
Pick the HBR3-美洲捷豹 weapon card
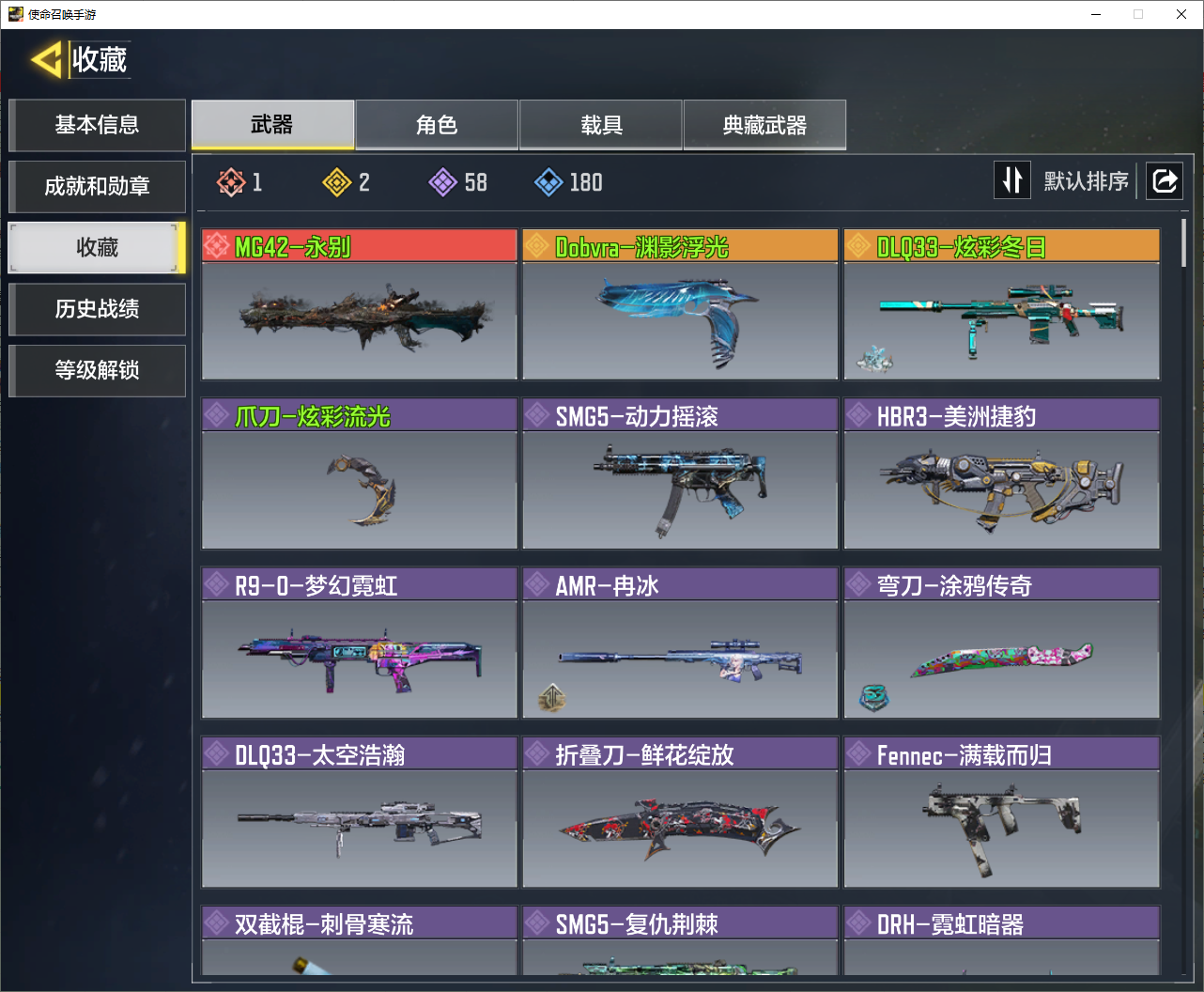point(1001,473)
